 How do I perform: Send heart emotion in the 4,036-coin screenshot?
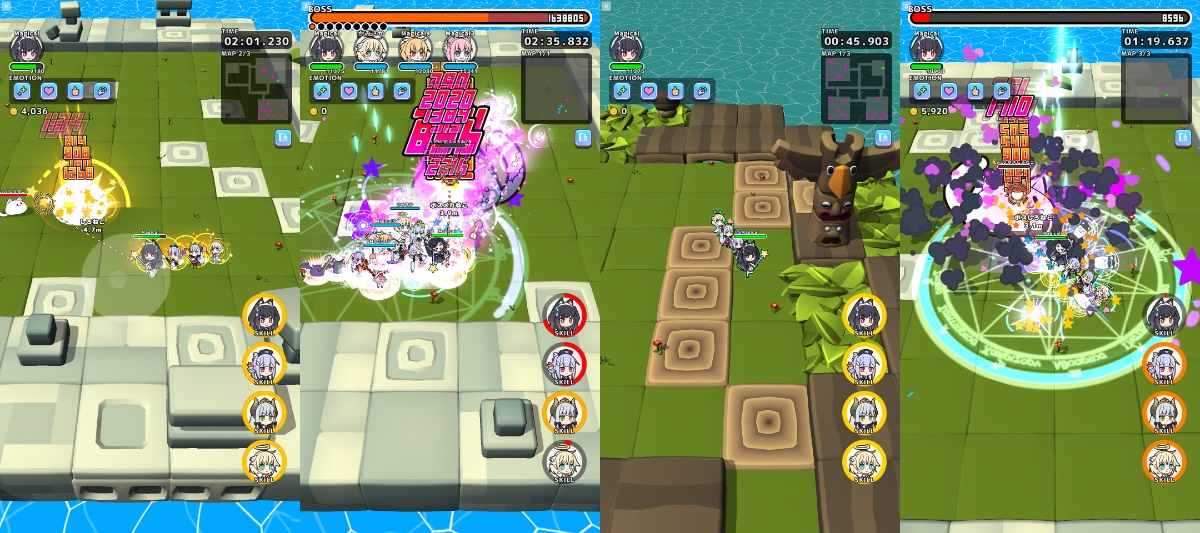49,91
